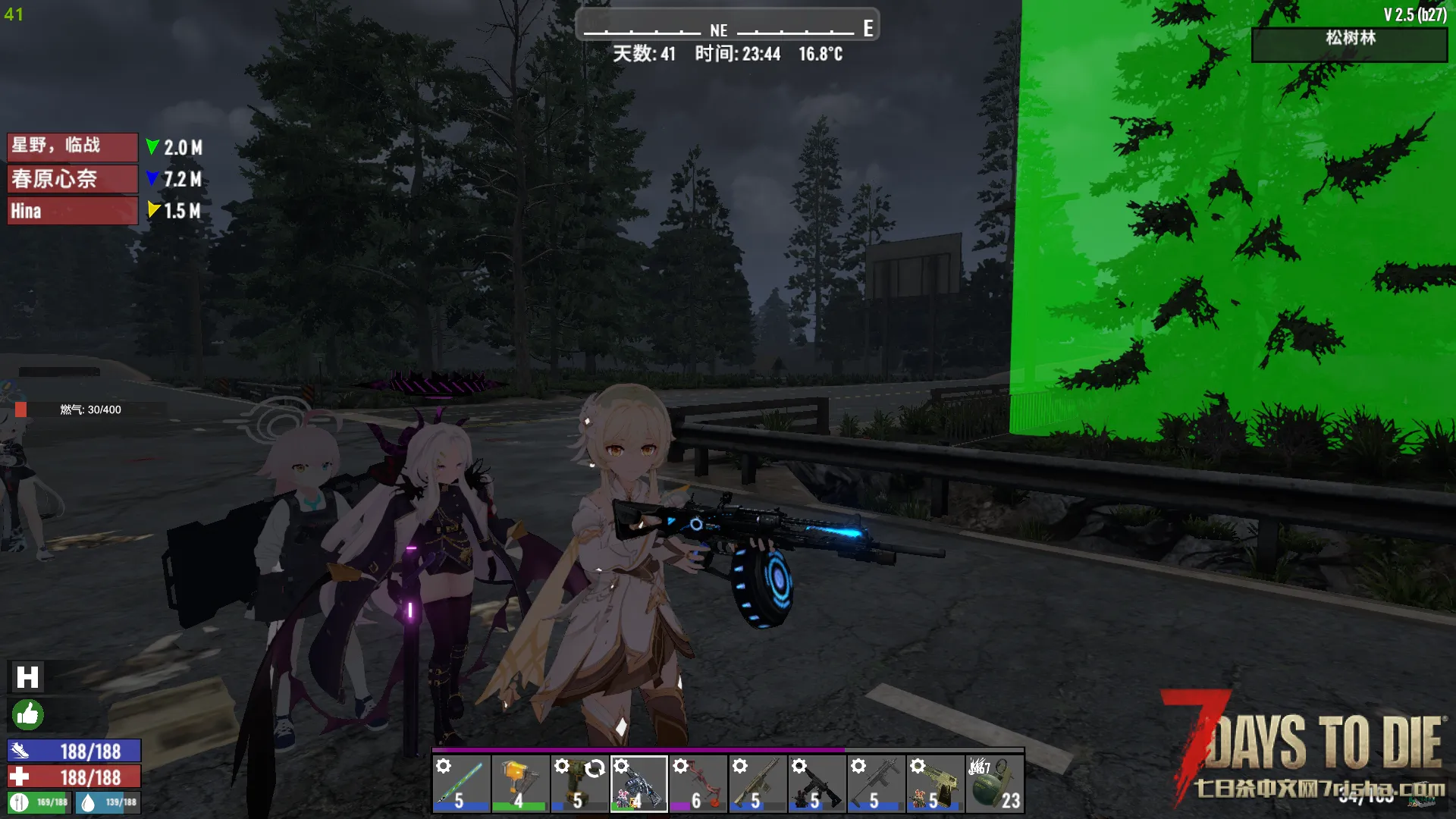Viewport: 1456px width, 819px height.
Task: Click the green thumbs-up buff icon
Action: [x=27, y=714]
